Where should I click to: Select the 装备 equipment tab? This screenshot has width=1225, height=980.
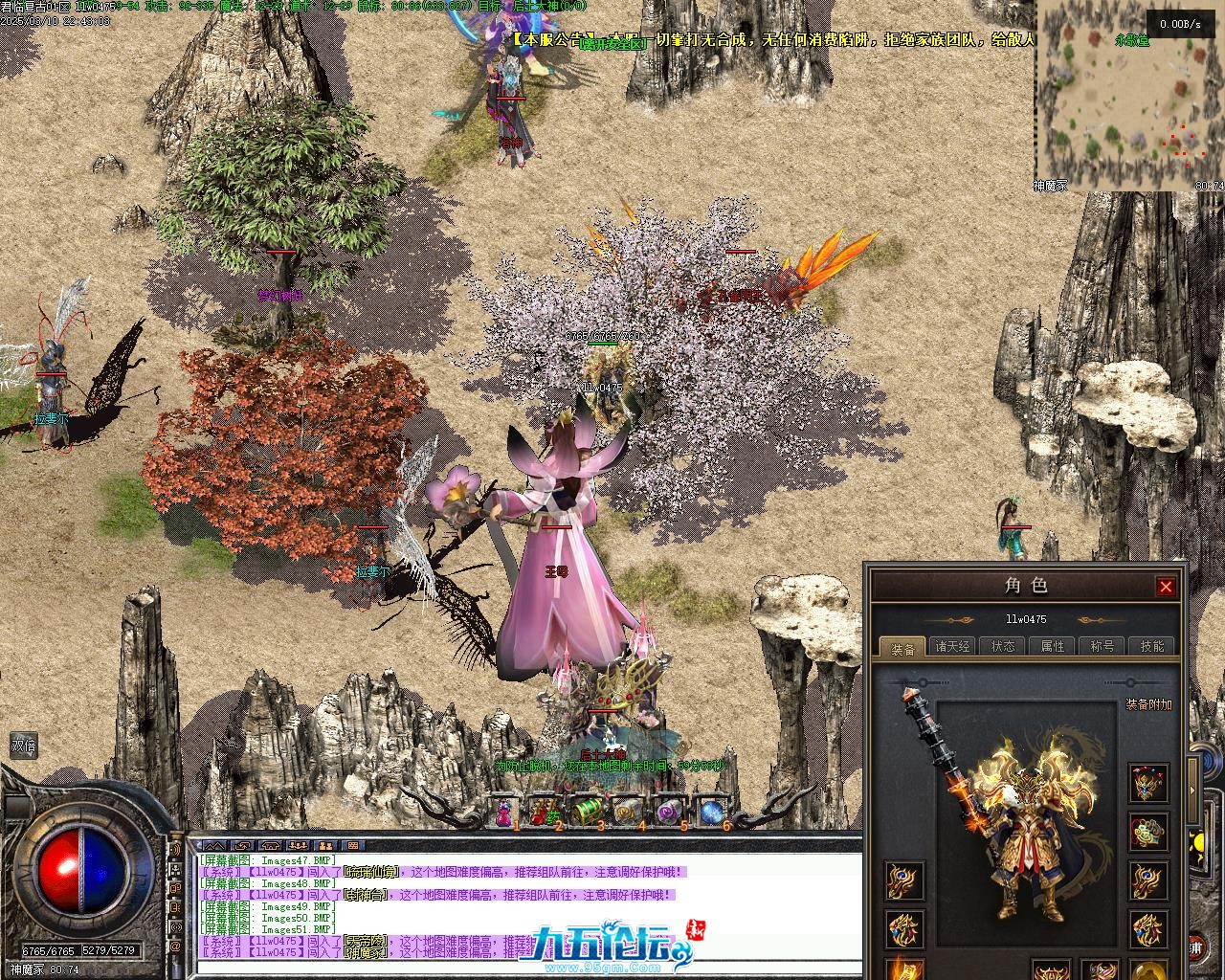pos(902,648)
